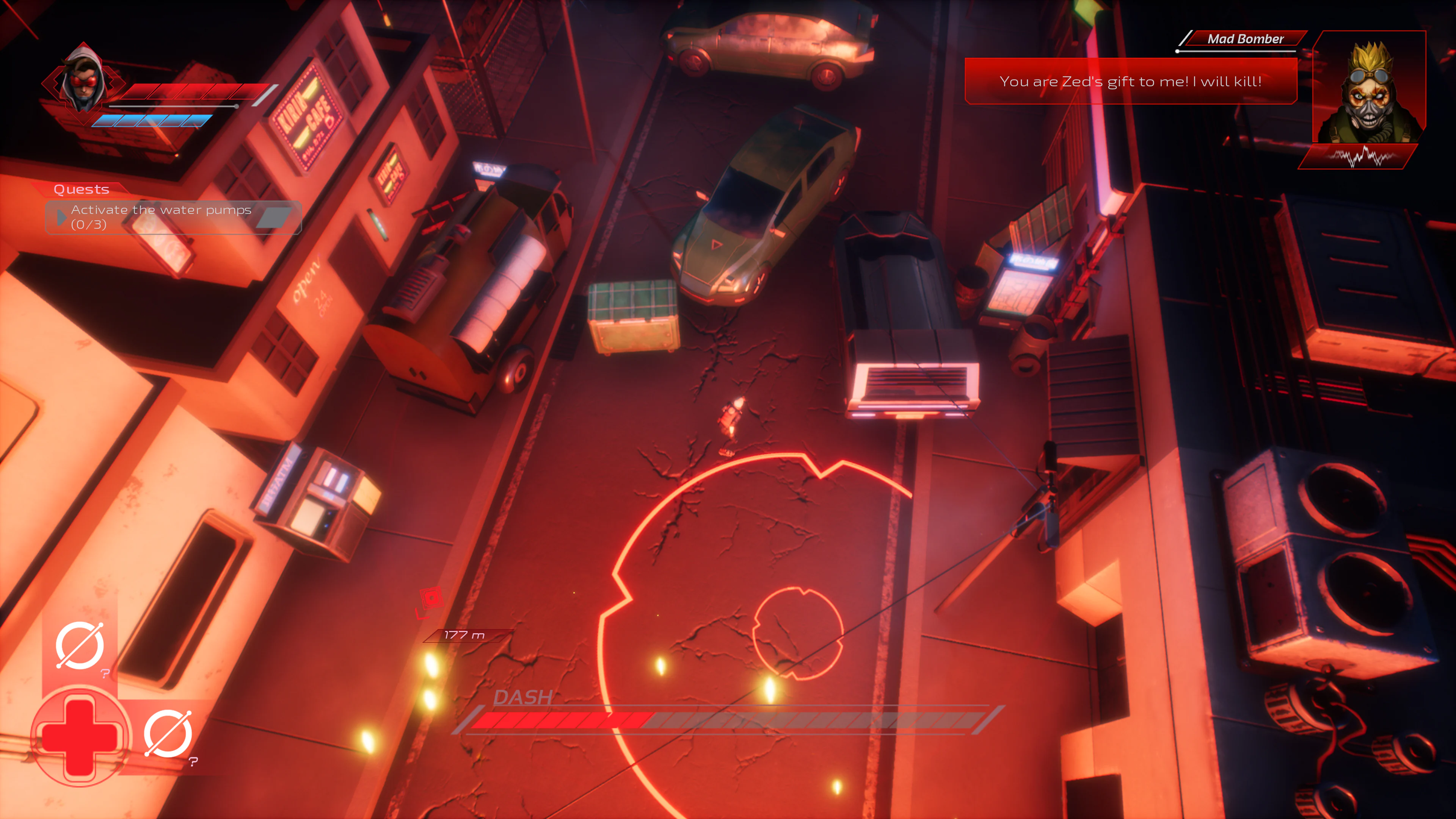
Task: Select the upper empty ability slot
Action: coord(79,645)
